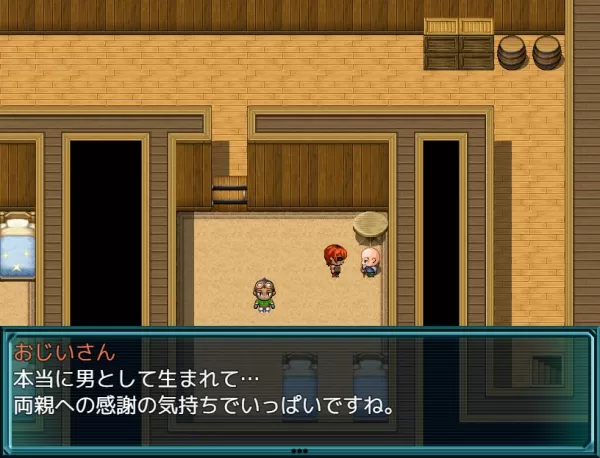Click the three-dot continue indicator

299,451
